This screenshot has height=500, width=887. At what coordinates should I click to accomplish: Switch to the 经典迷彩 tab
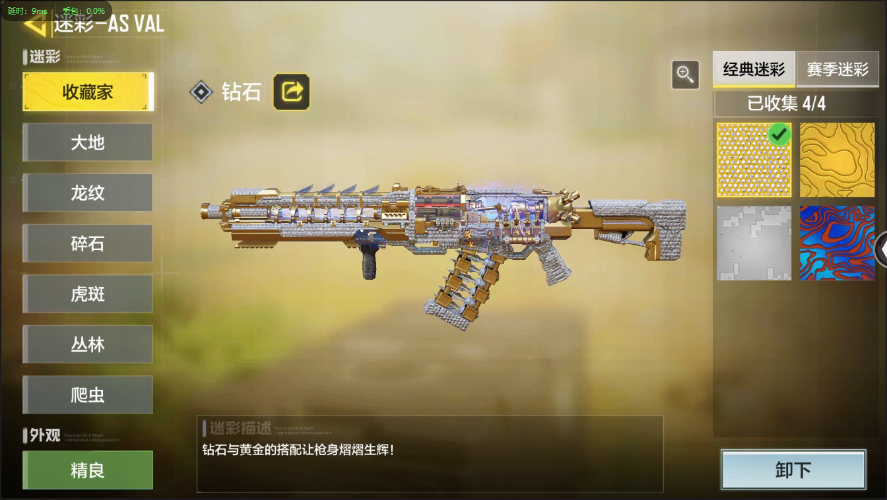(x=754, y=71)
